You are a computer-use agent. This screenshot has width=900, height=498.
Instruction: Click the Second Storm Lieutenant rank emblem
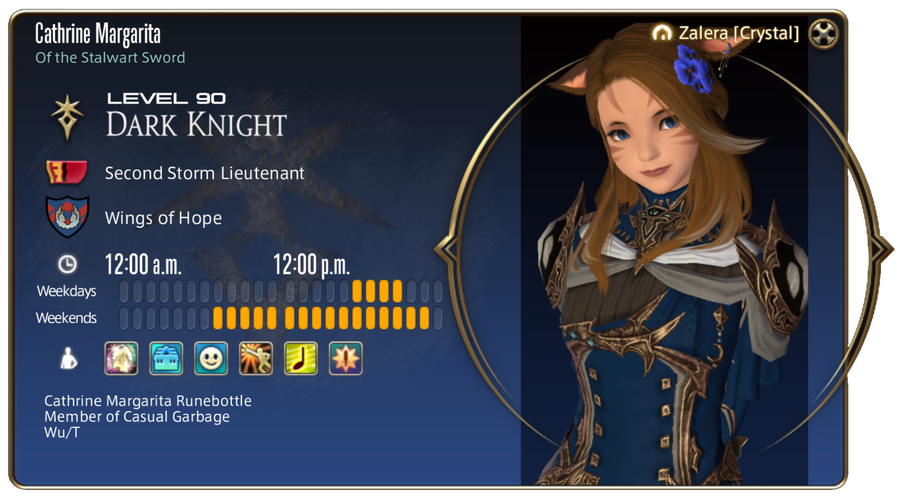pyautogui.click(x=67, y=172)
